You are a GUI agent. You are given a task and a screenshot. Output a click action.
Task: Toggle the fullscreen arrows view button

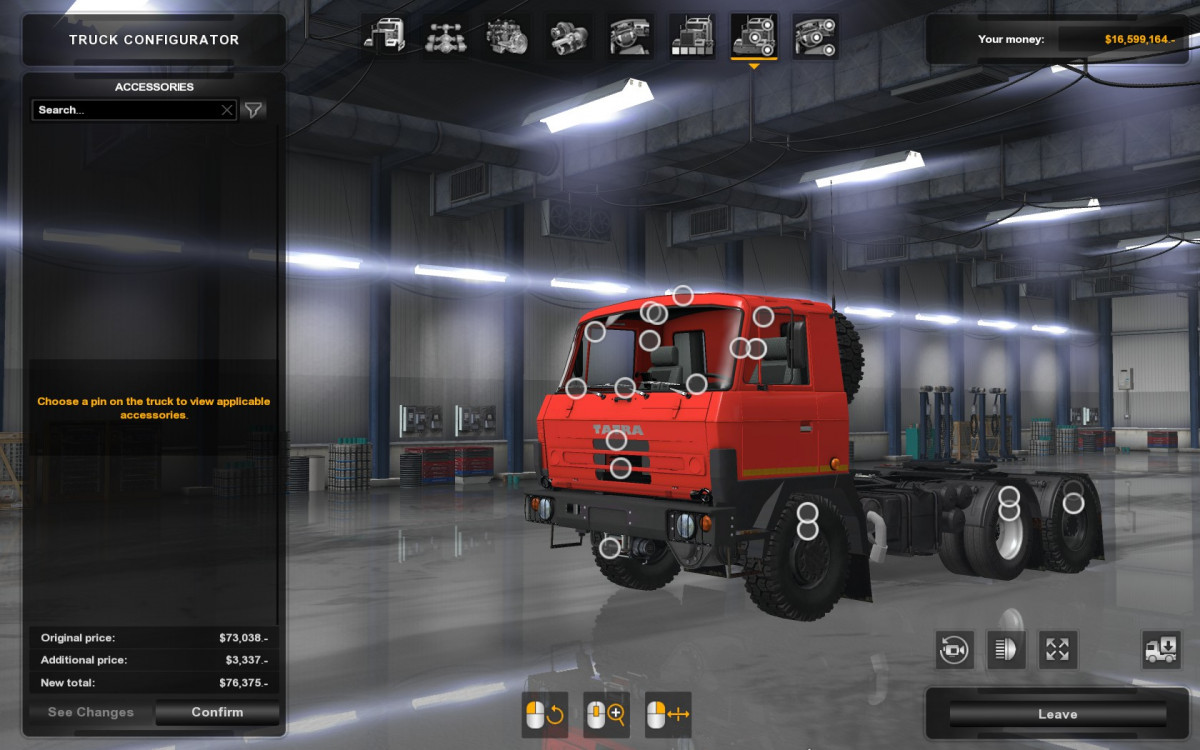1057,650
